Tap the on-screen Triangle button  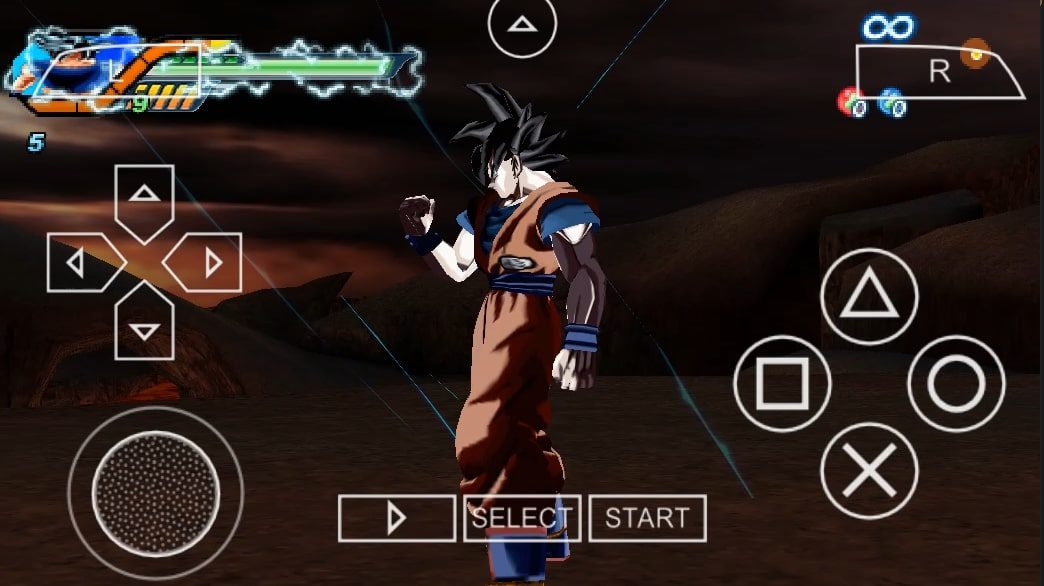point(869,297)
